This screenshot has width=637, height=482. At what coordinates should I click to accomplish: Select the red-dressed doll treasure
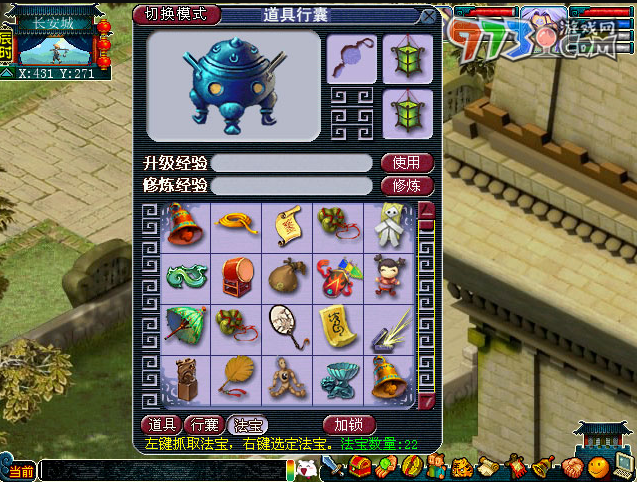click(x=388, y=275)
